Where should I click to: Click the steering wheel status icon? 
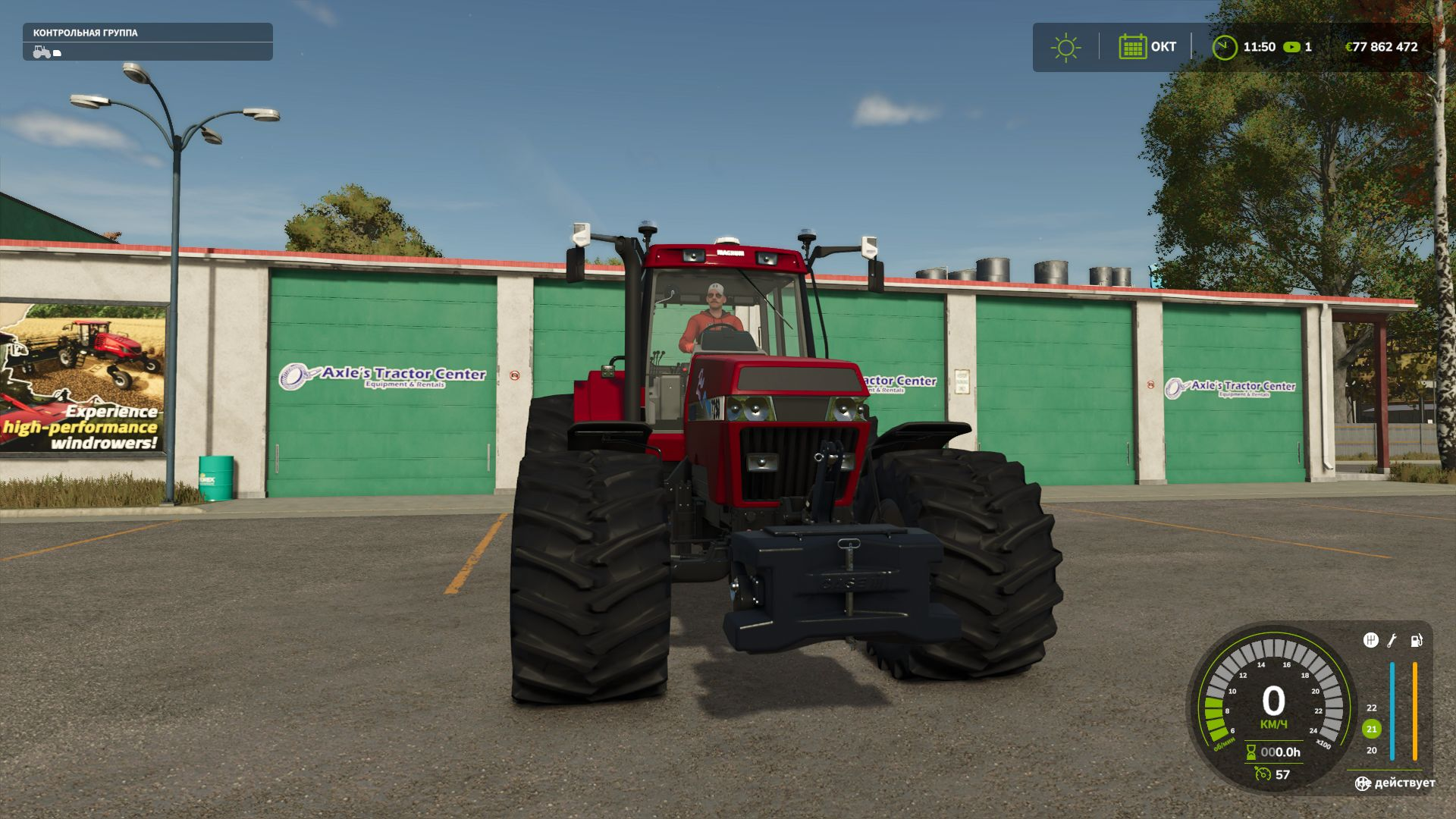click(1363, 783)
